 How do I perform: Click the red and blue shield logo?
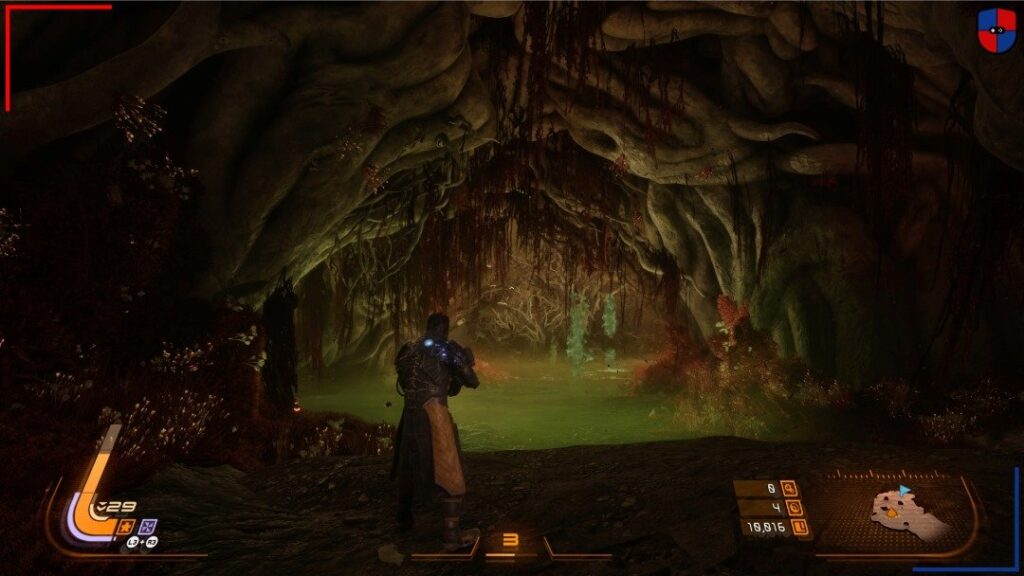(x=996, y=31)
